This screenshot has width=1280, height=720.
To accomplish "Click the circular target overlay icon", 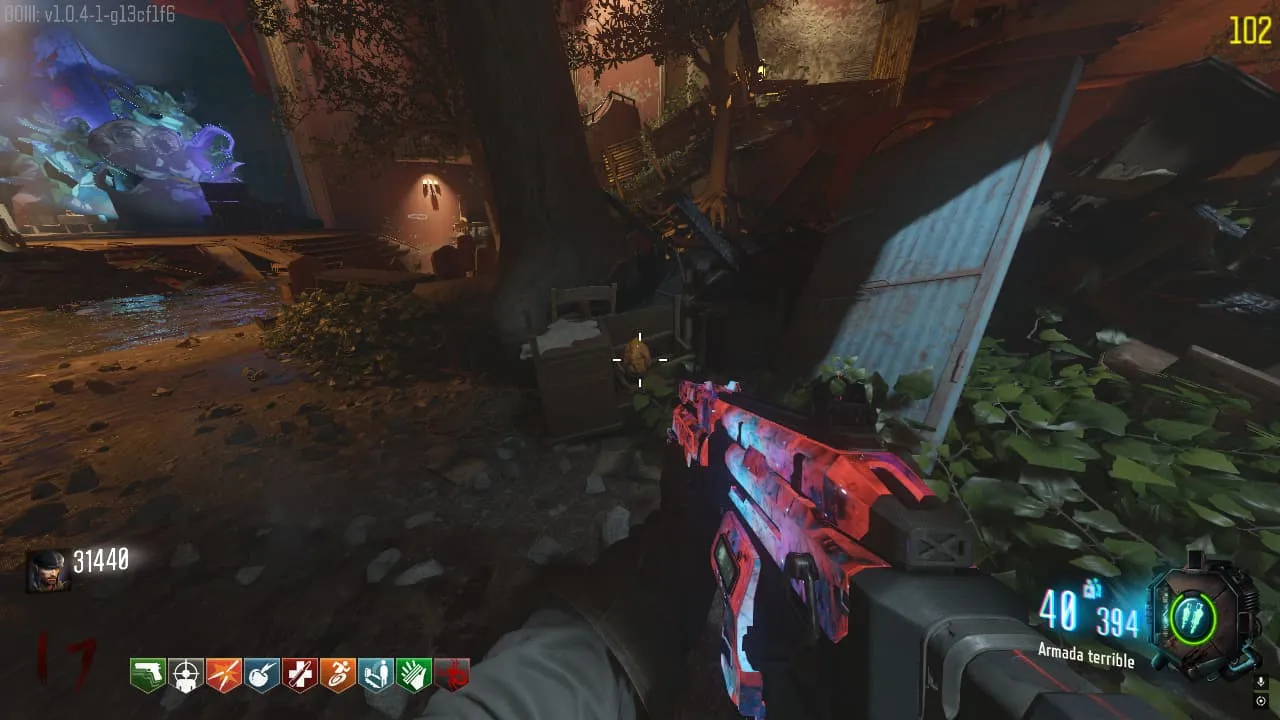I will (1262, 701).
